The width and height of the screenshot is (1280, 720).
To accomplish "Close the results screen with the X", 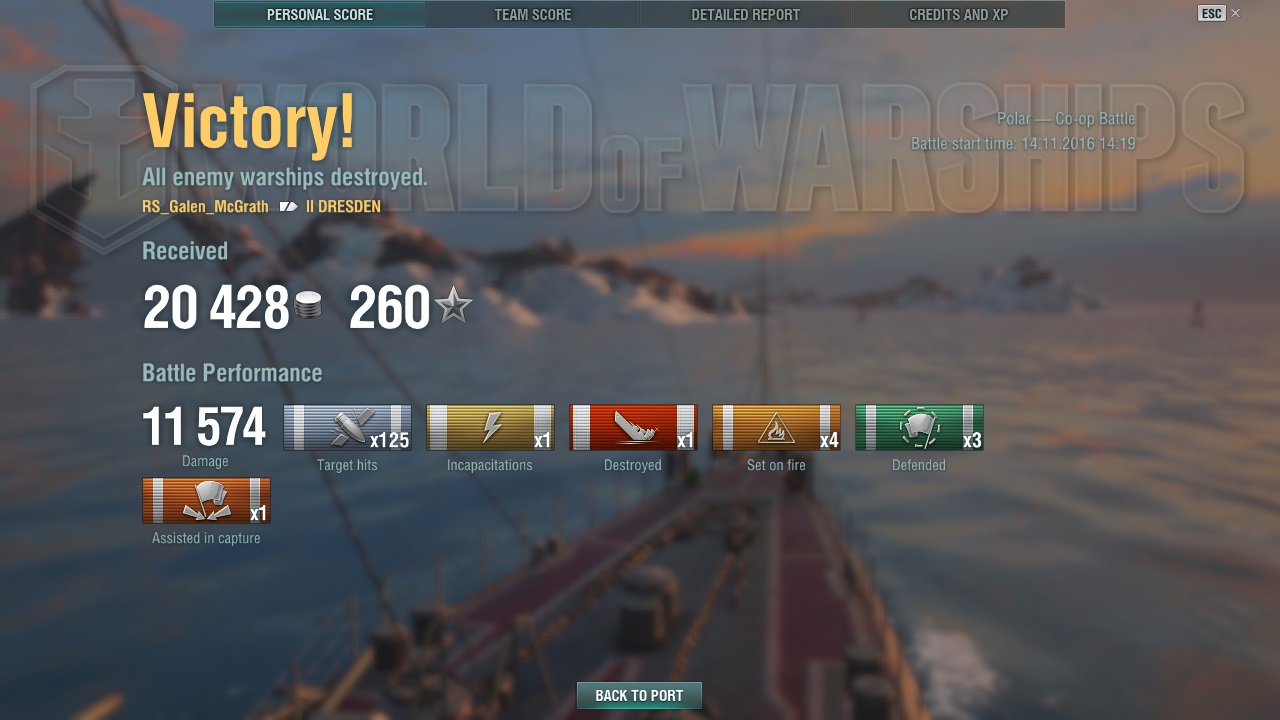I will coord(1235,13).
